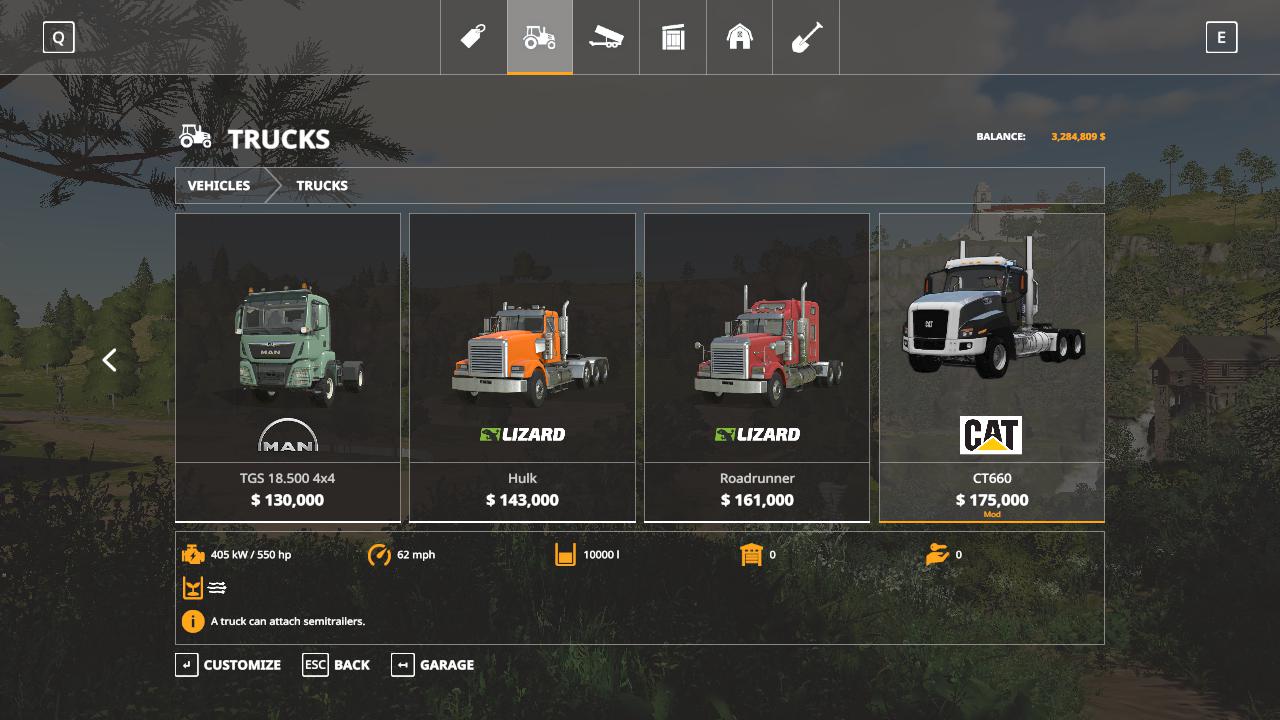Open the barn placeables tab
Image resolution: width=1280 pixels, height=720 pixels.
tap(739, 37)
